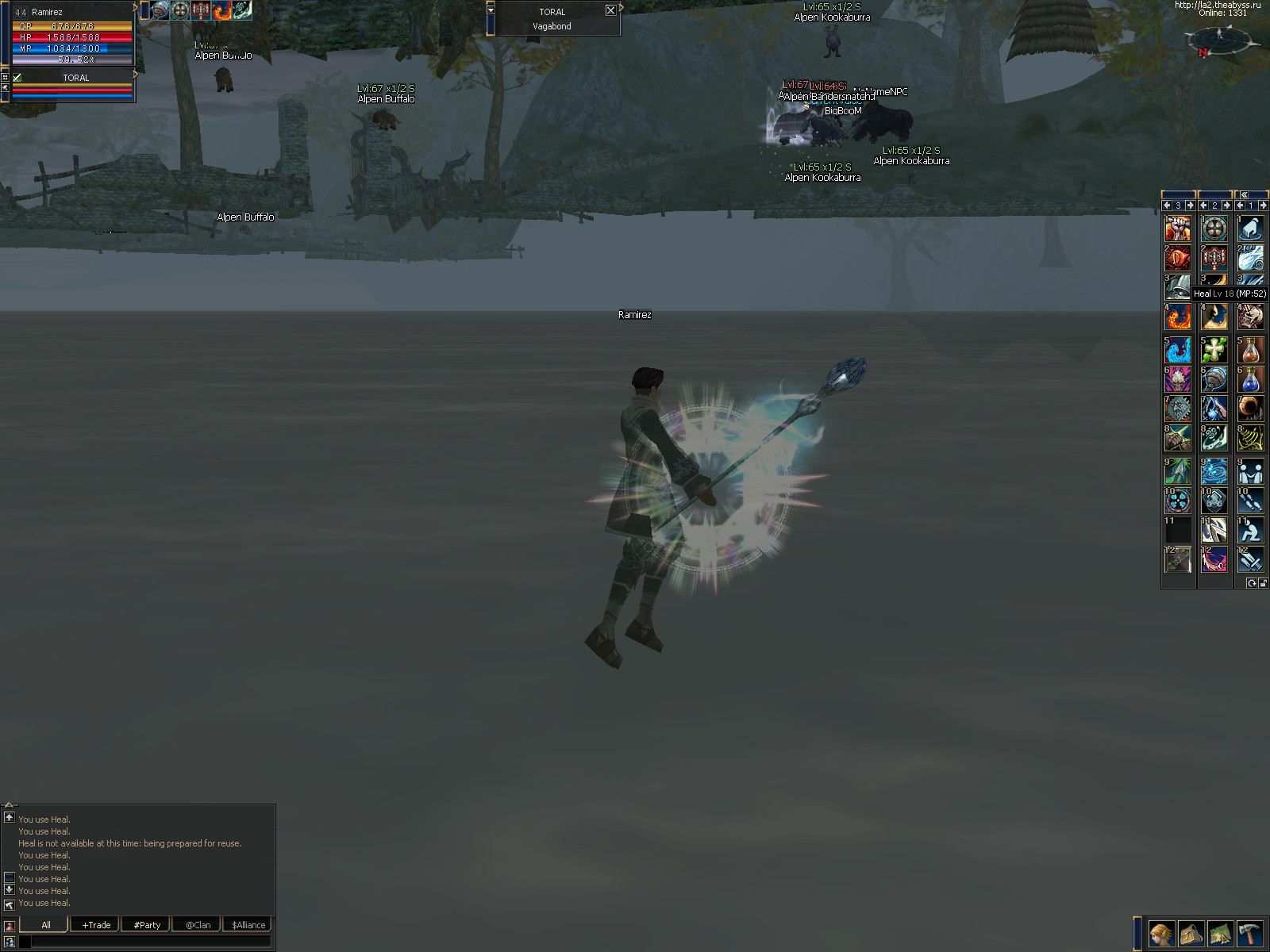The image size is (1270, 952).
Task: Open the #Party chat tab
Action: pos(147,925)
